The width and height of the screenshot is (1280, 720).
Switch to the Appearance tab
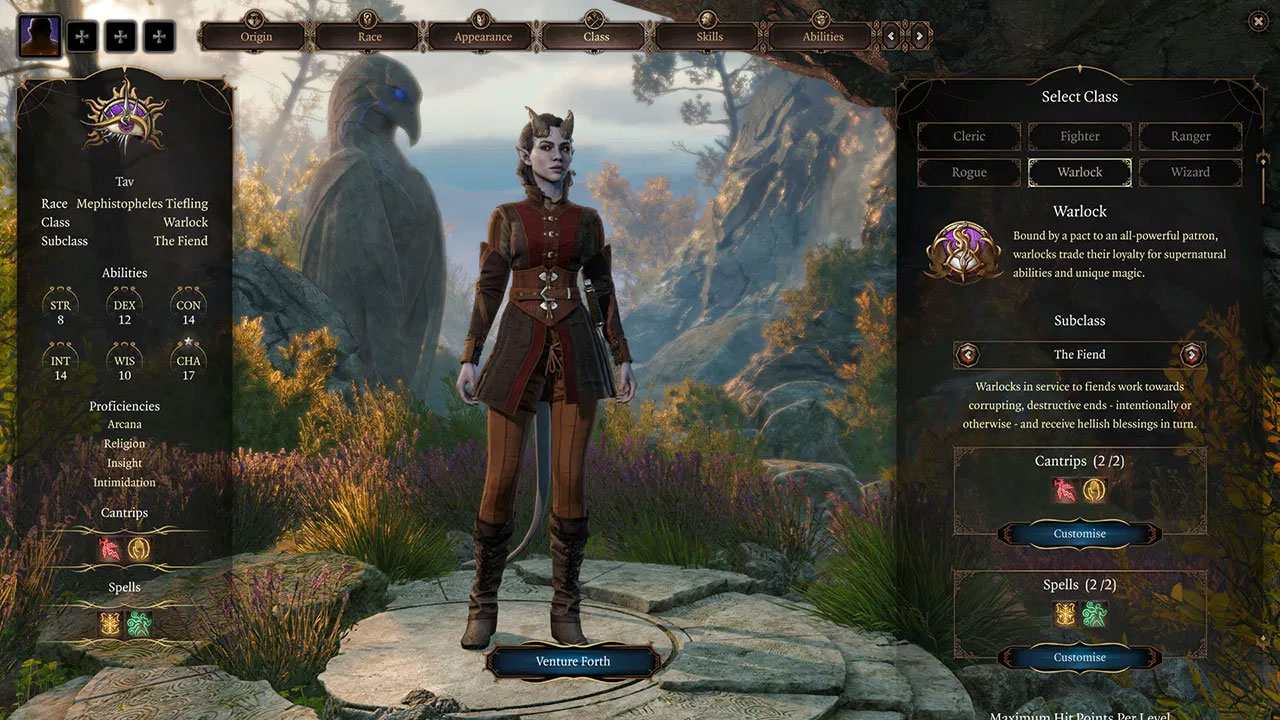482,35
